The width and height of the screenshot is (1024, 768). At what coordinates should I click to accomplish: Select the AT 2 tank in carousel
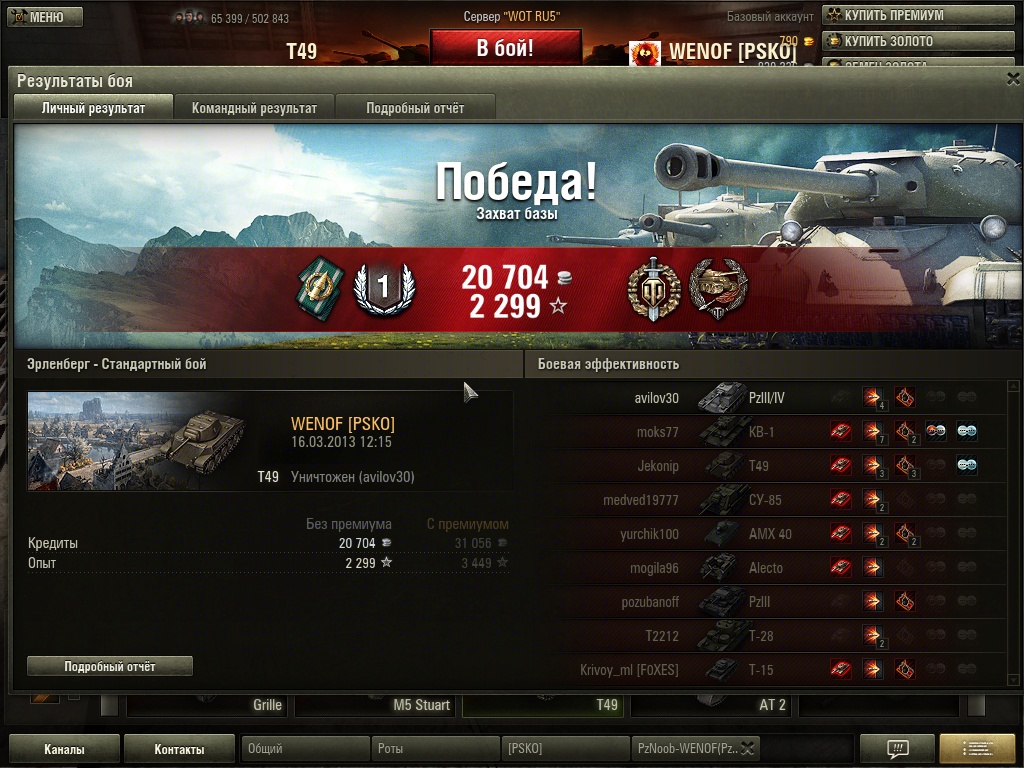point(713,705)
